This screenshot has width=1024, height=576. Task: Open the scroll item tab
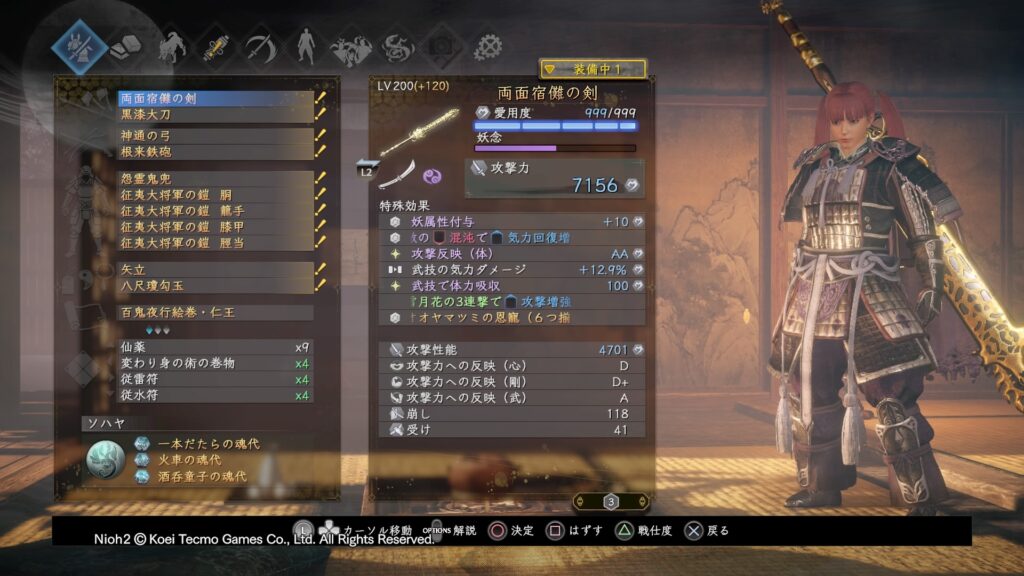point(214,47)
